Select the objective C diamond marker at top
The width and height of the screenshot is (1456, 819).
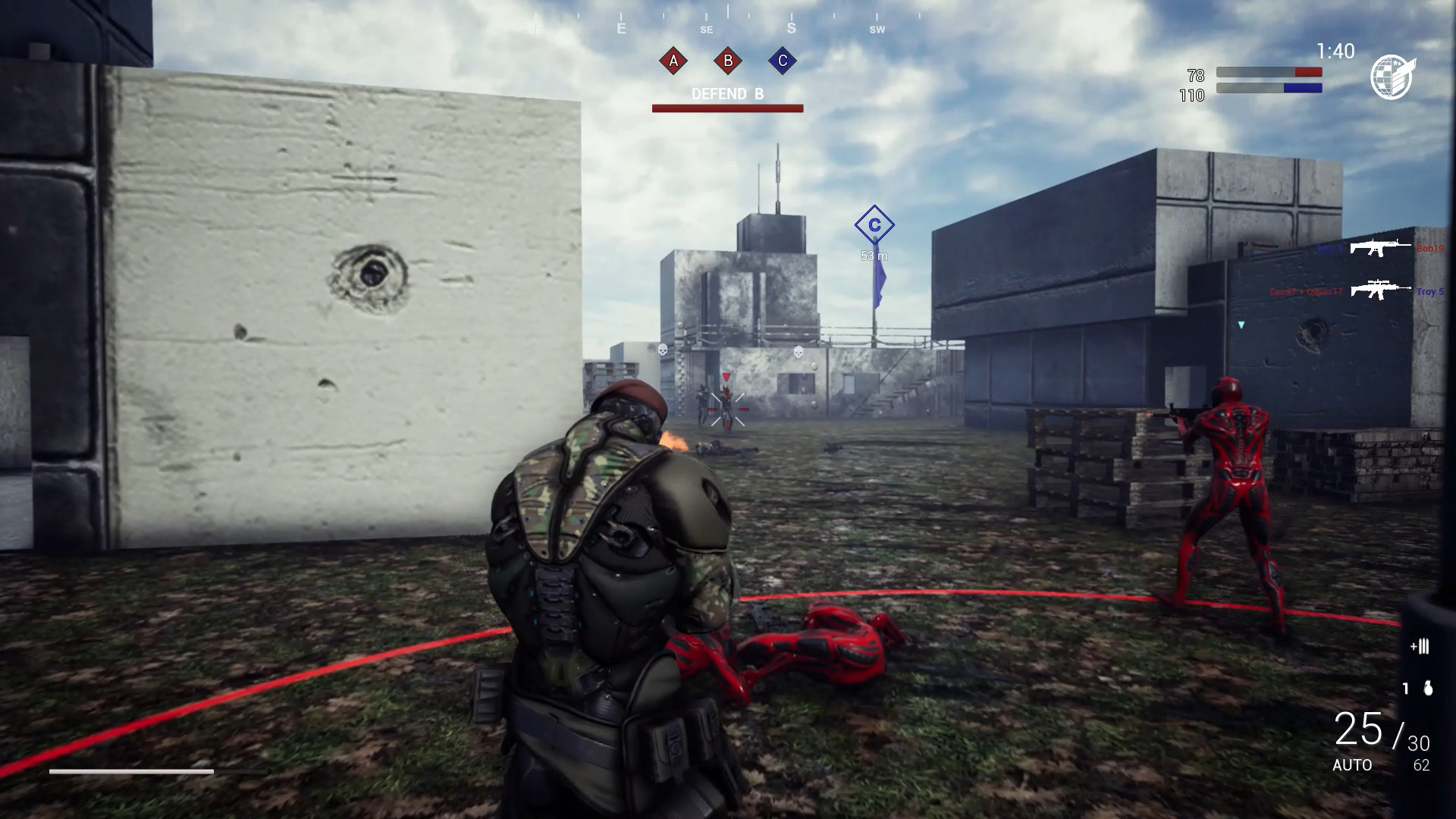point(782,61)
